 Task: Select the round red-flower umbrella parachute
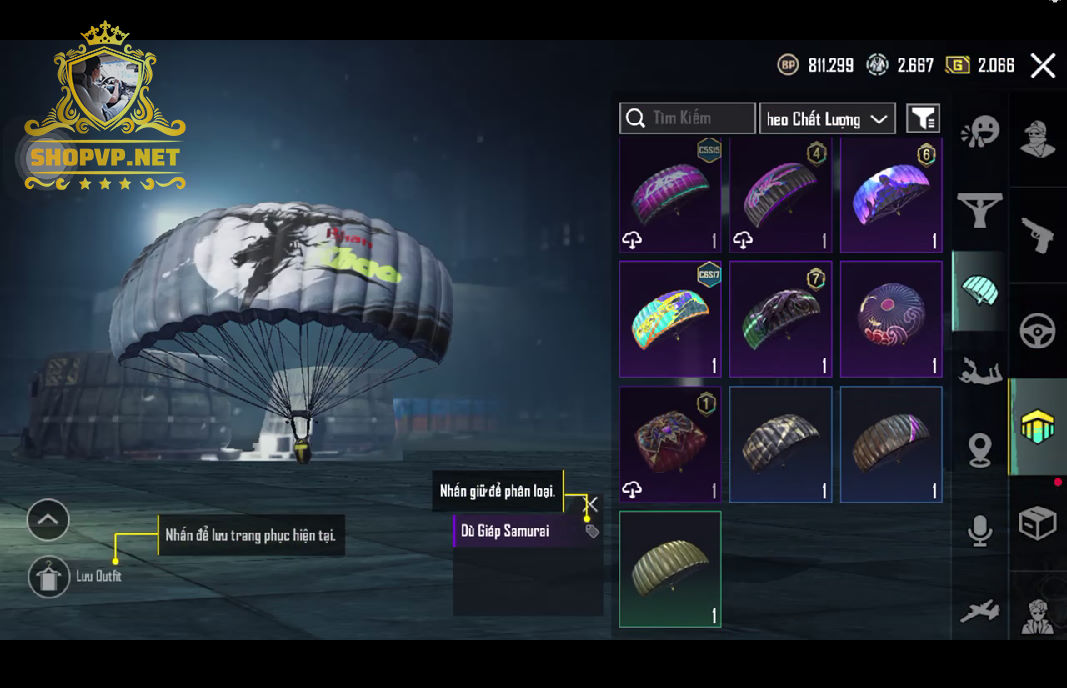891,319
